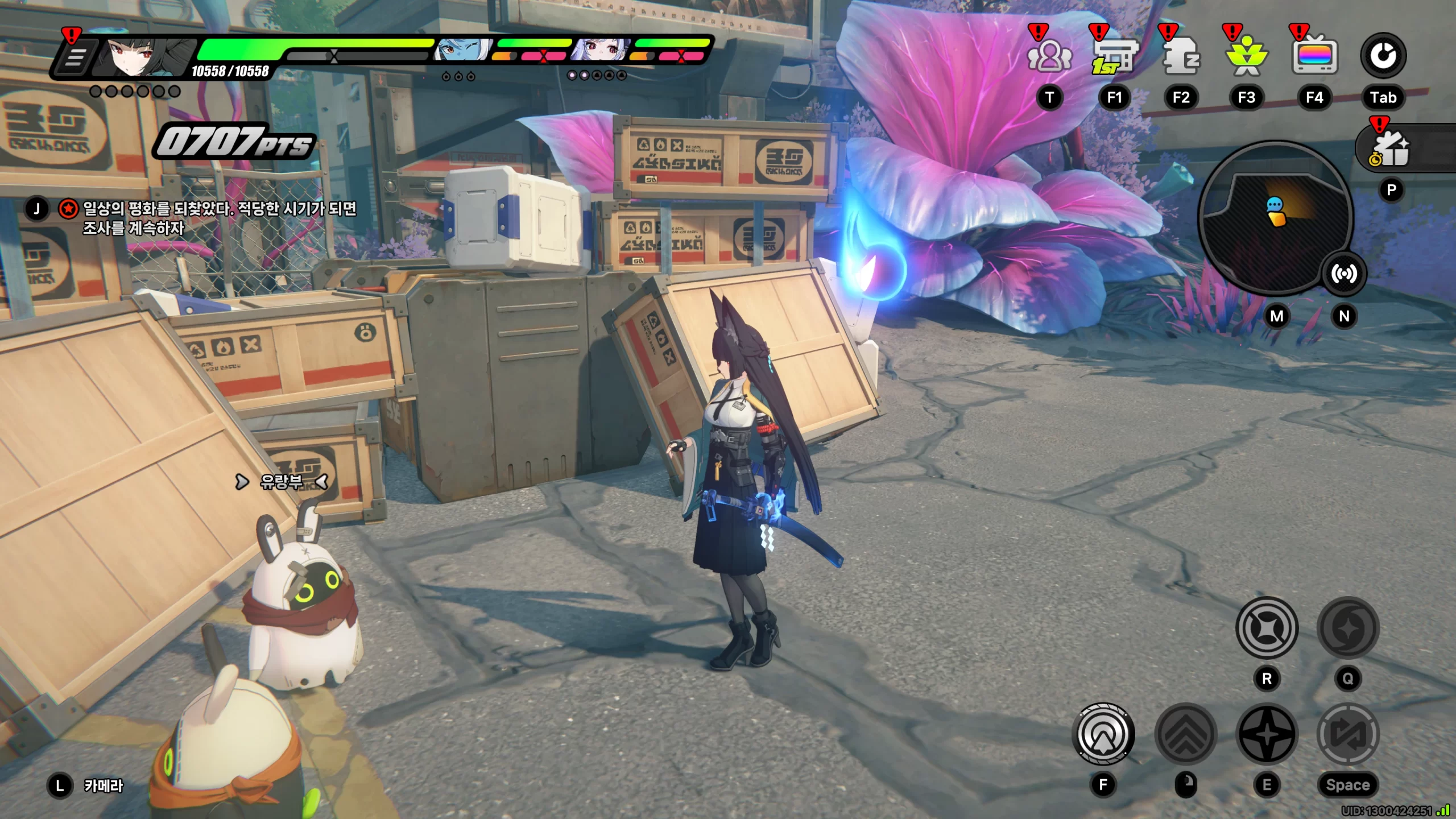Activate the greyed swirl ultimate skill

pyautogui.click(x=1348, y=628)
